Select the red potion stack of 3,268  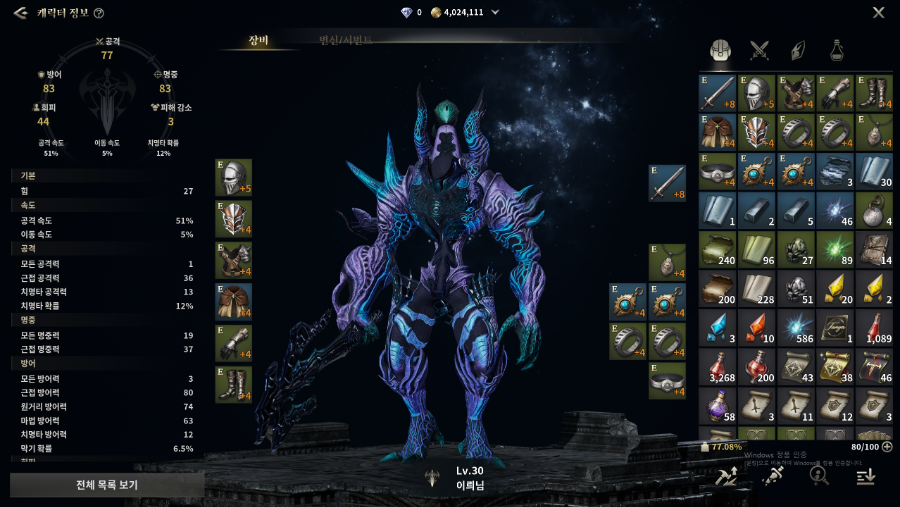point(718,366)
